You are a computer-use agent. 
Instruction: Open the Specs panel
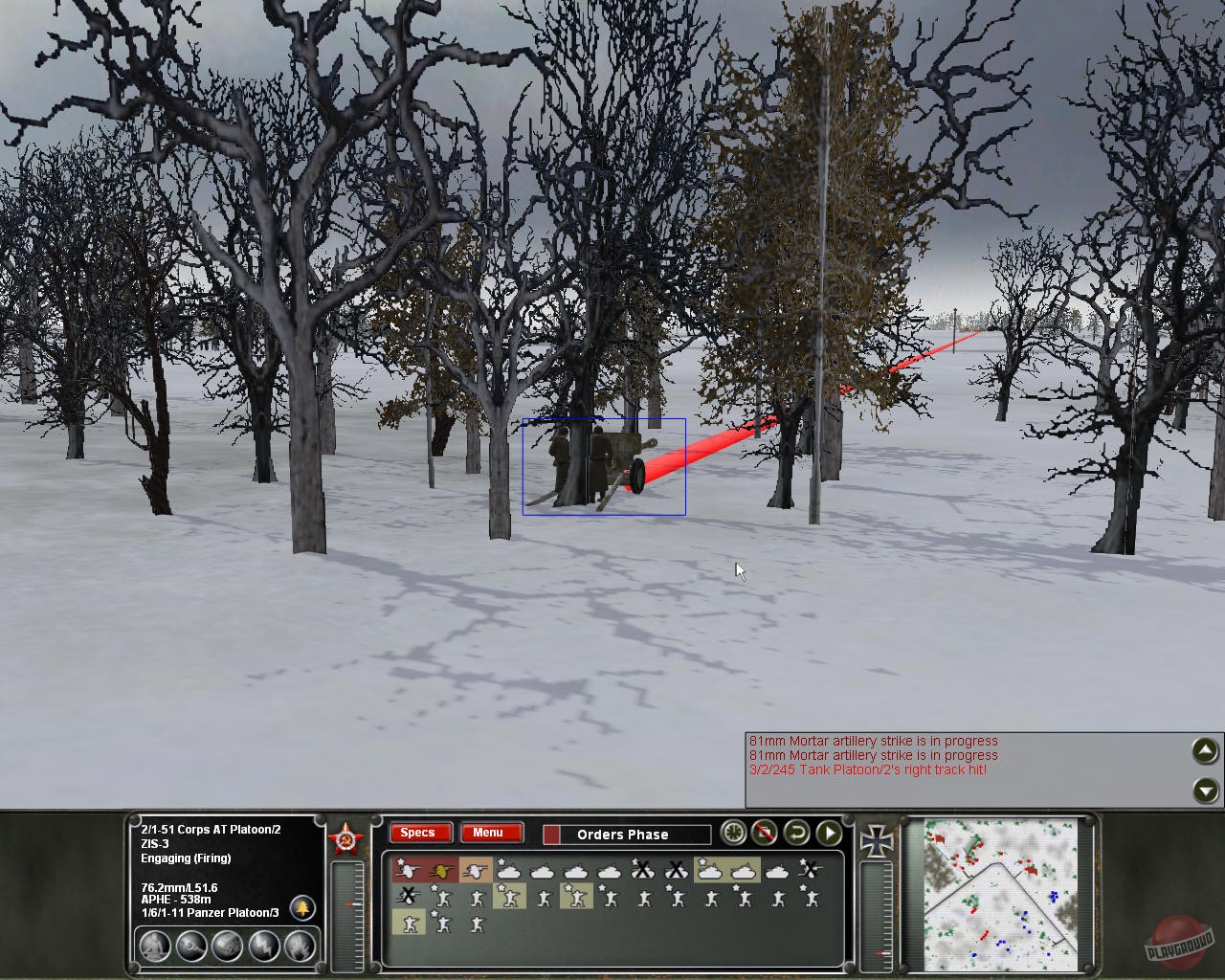click(x=419, y=834)
